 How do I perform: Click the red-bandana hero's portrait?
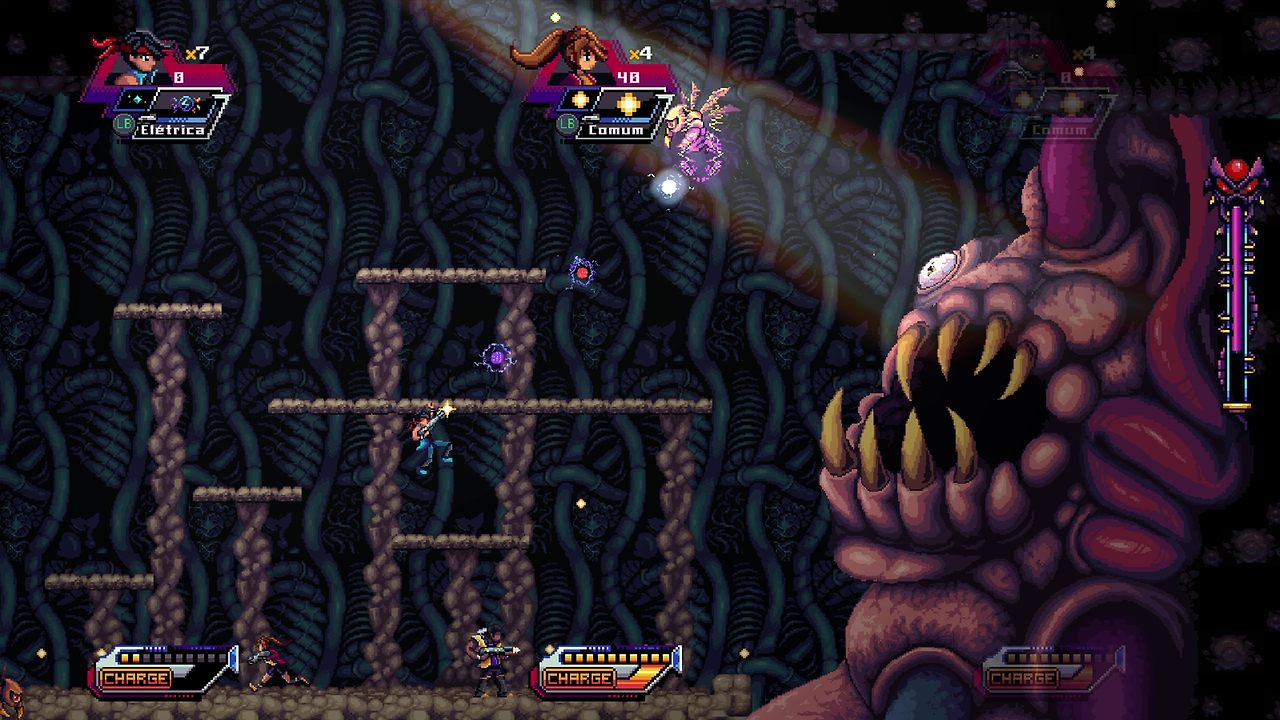(138, 62)
